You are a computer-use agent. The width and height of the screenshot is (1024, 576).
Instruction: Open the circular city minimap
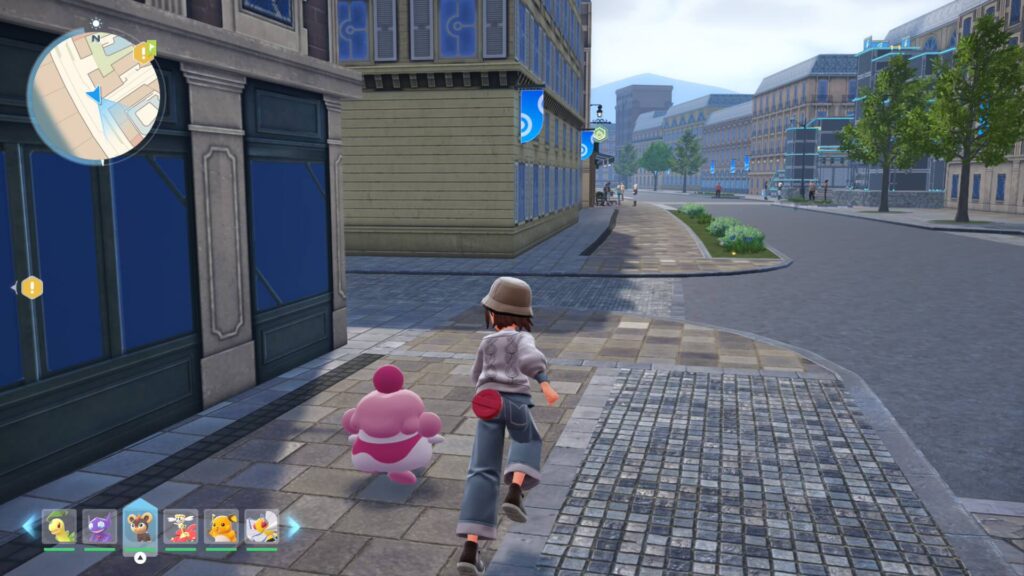coord(94,96)
